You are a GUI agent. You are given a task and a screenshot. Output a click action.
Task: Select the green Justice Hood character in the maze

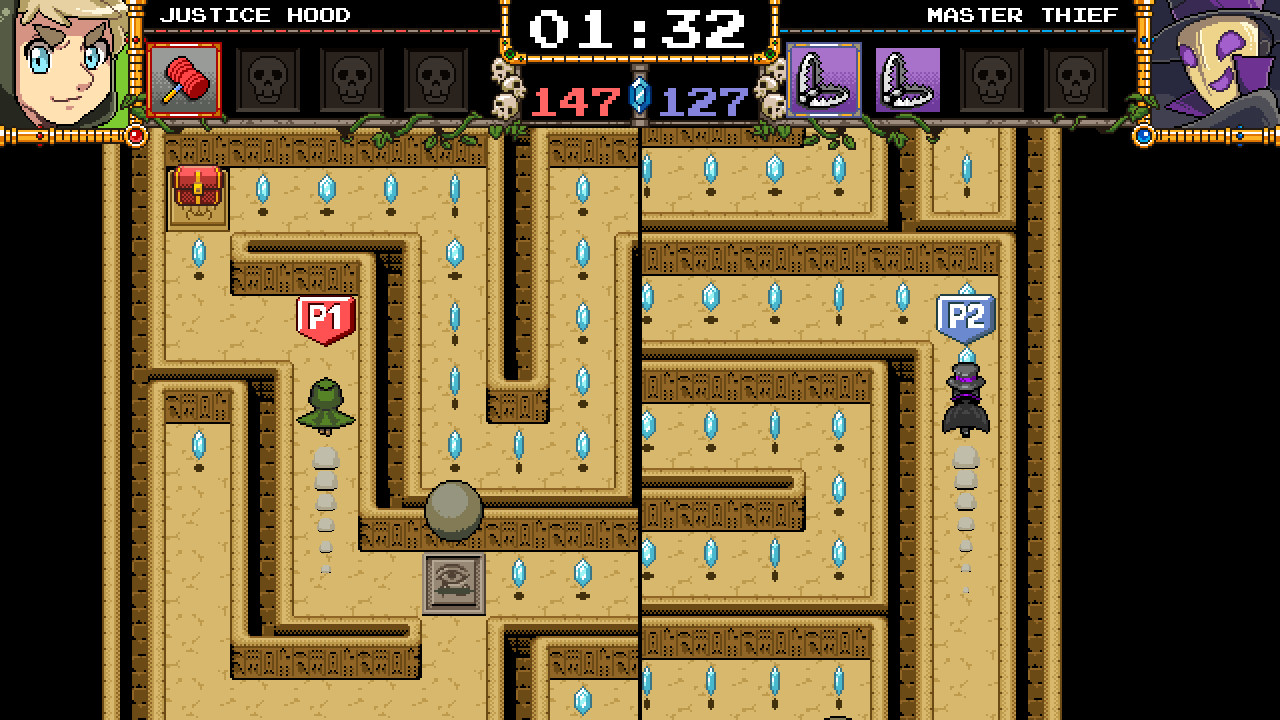point(325,405)
